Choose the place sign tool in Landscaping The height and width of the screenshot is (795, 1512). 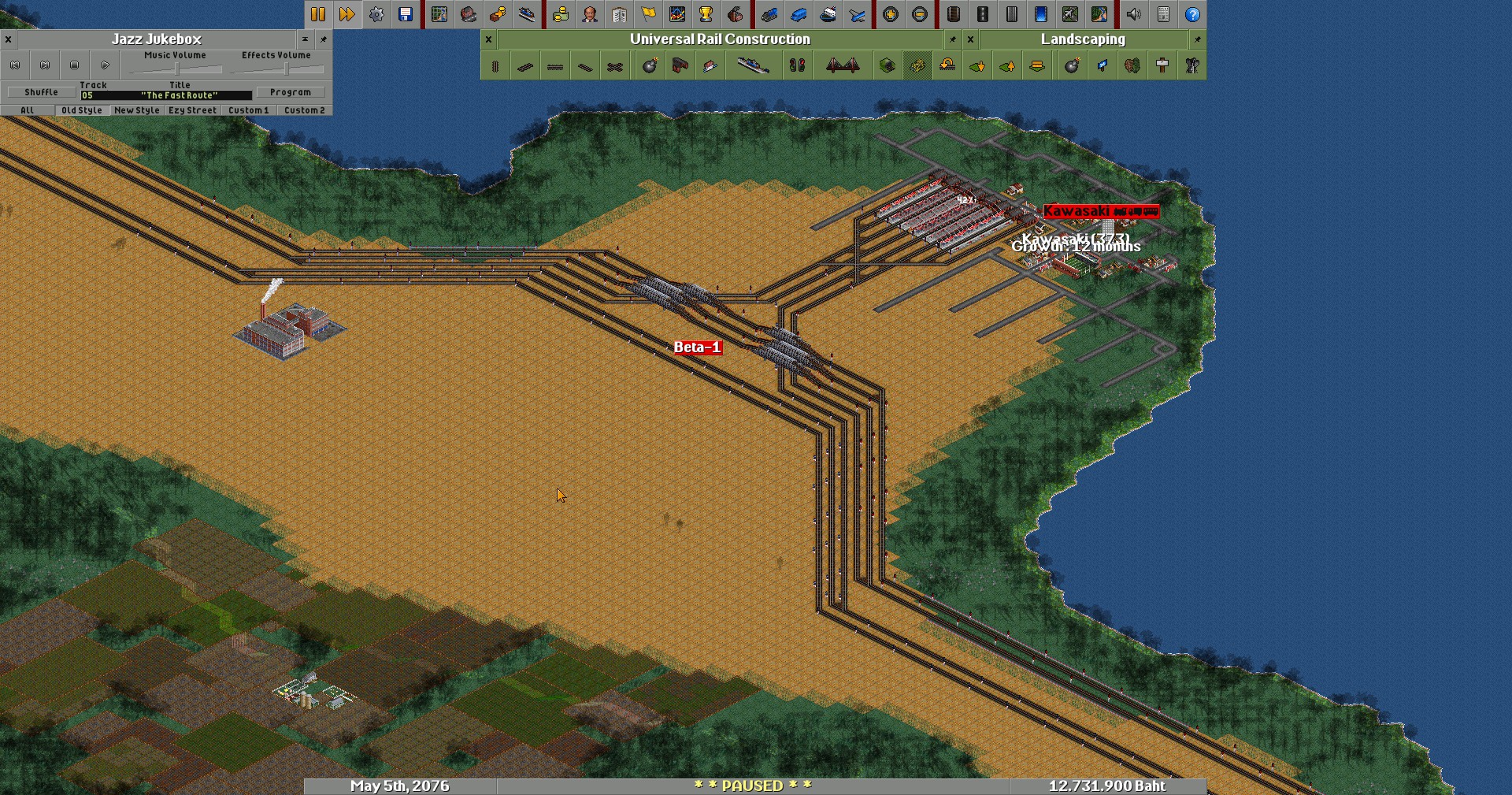pos(1162,66)
